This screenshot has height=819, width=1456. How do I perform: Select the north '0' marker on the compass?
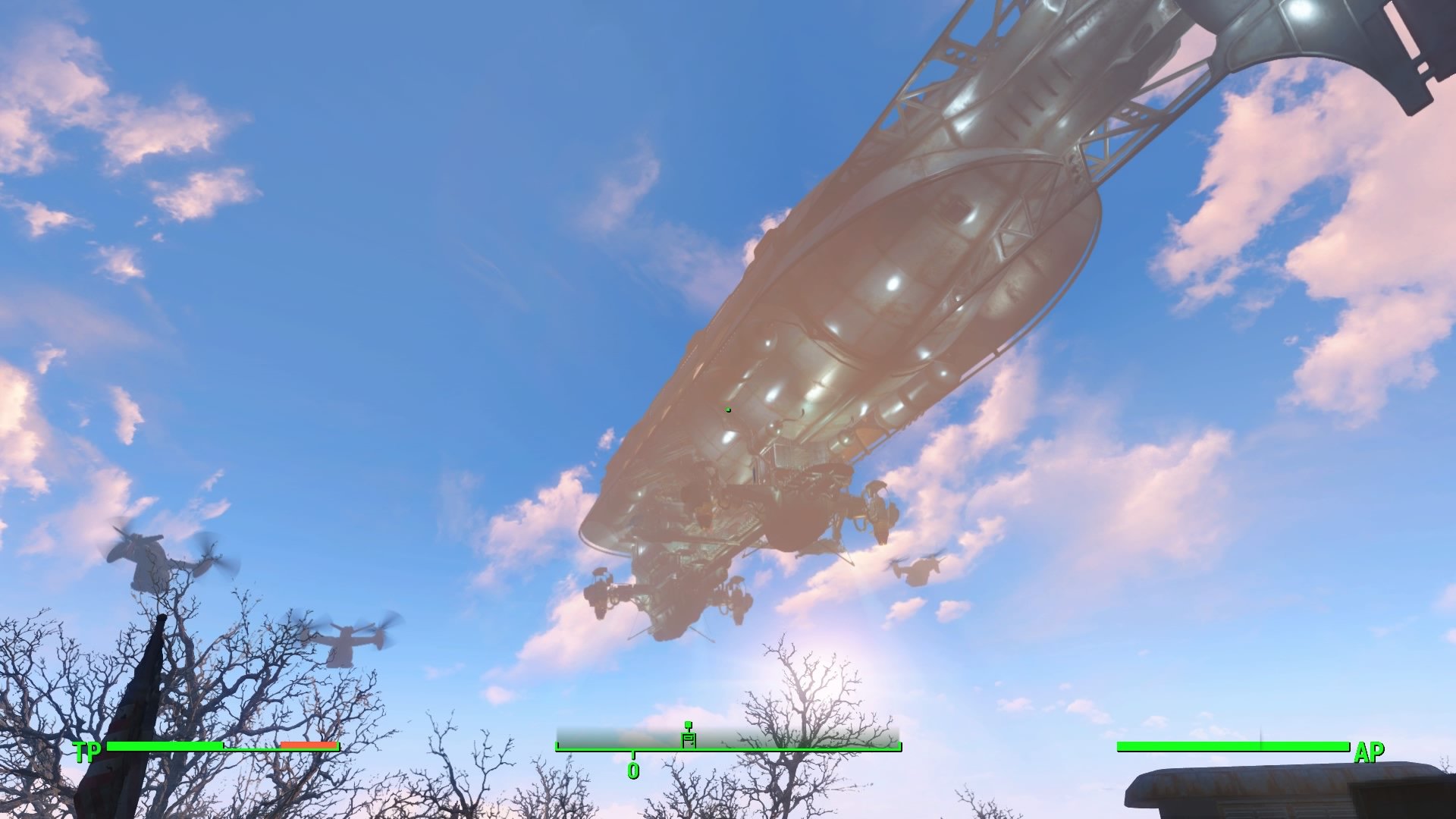click(634, 769)
